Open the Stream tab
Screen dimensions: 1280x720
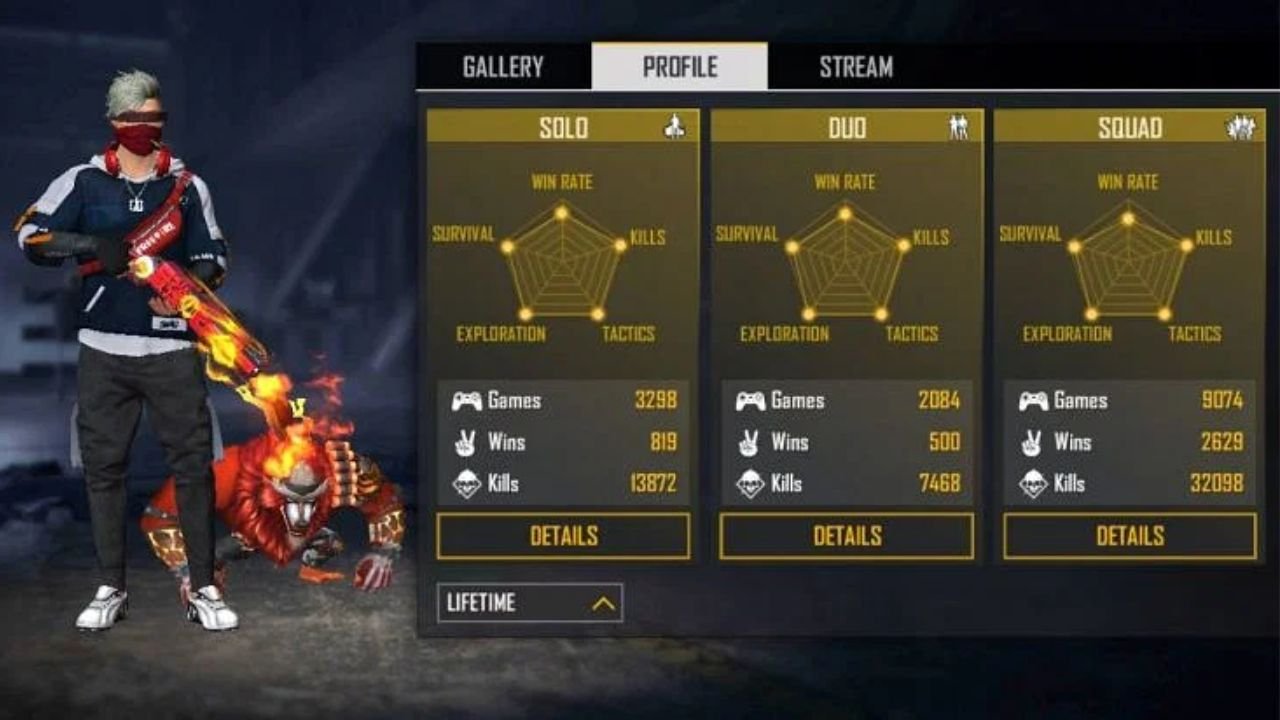coord(856,67)
